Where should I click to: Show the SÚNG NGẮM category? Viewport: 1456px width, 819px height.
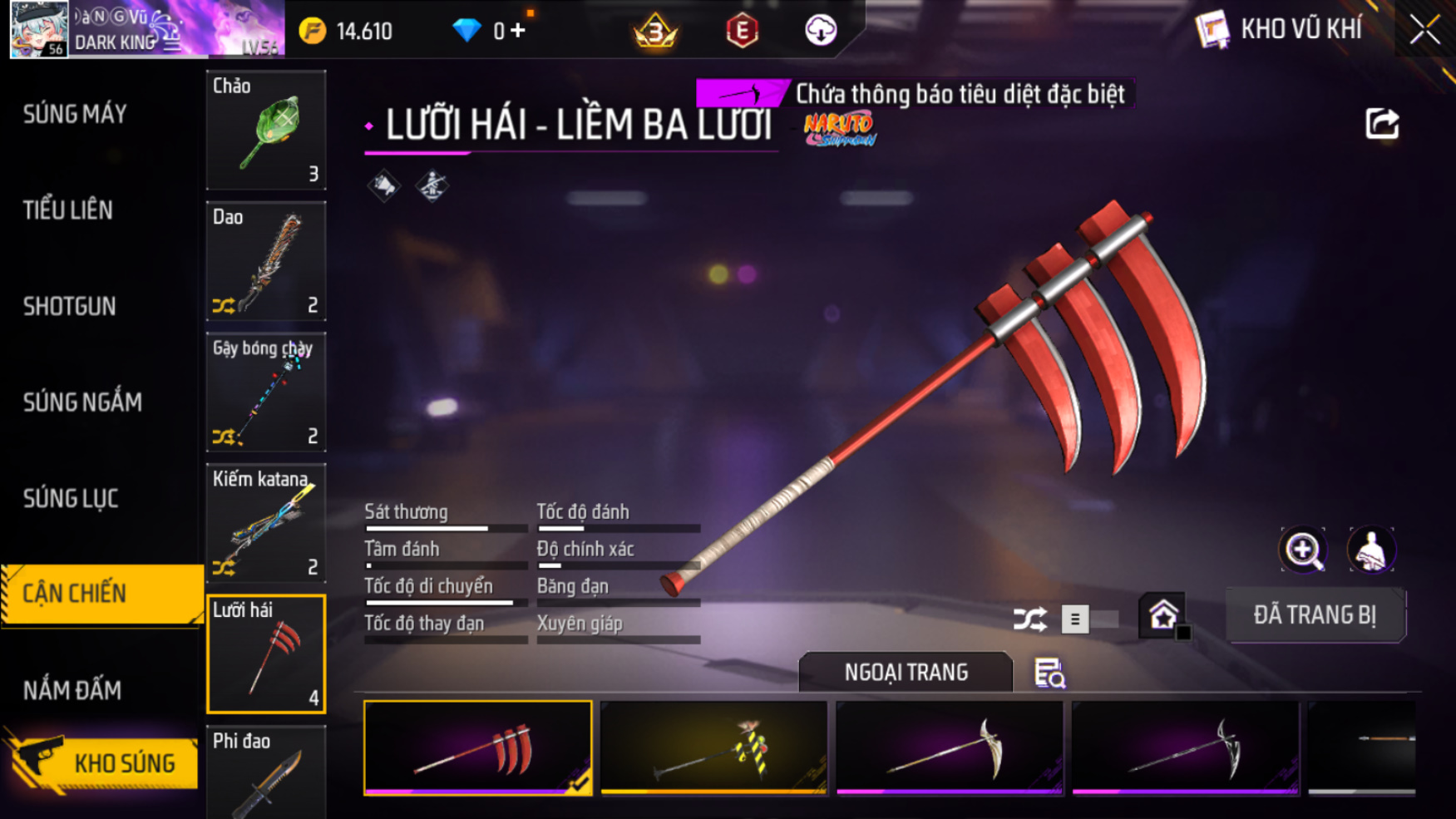[82, 402]
